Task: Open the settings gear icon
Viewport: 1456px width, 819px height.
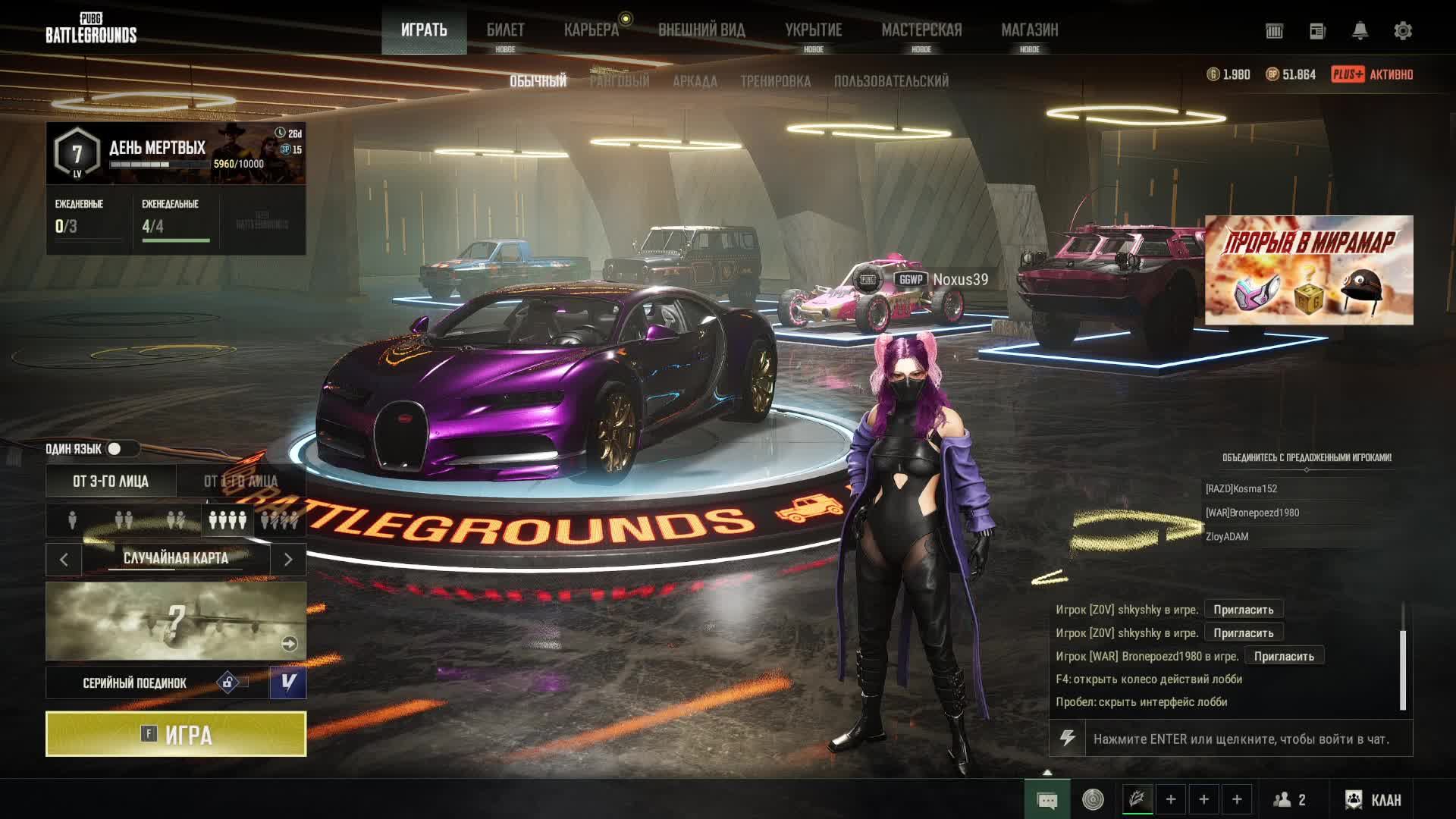Action: click(1403, 31)
